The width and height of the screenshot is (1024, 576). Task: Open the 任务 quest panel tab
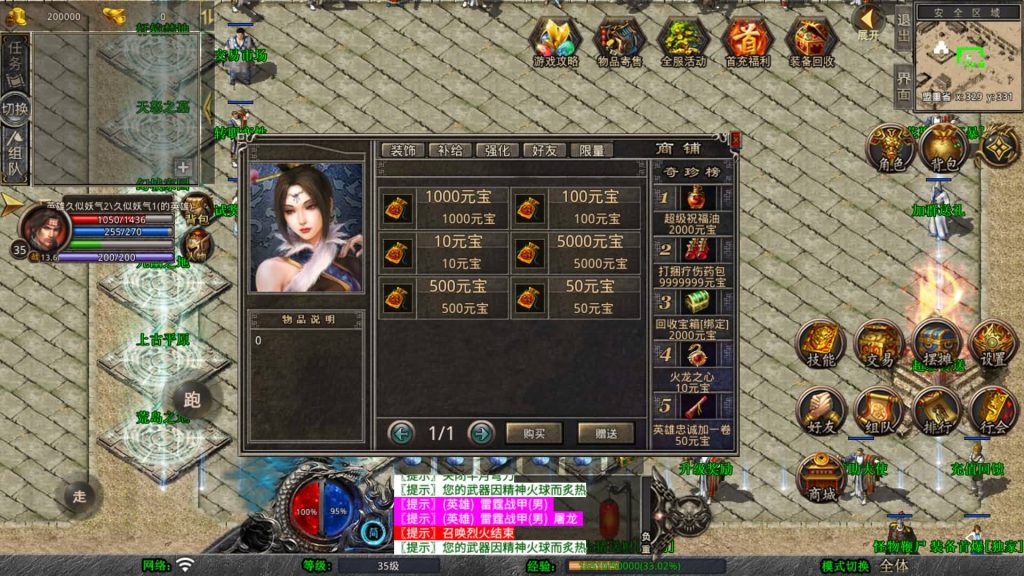tap(15, 62)
